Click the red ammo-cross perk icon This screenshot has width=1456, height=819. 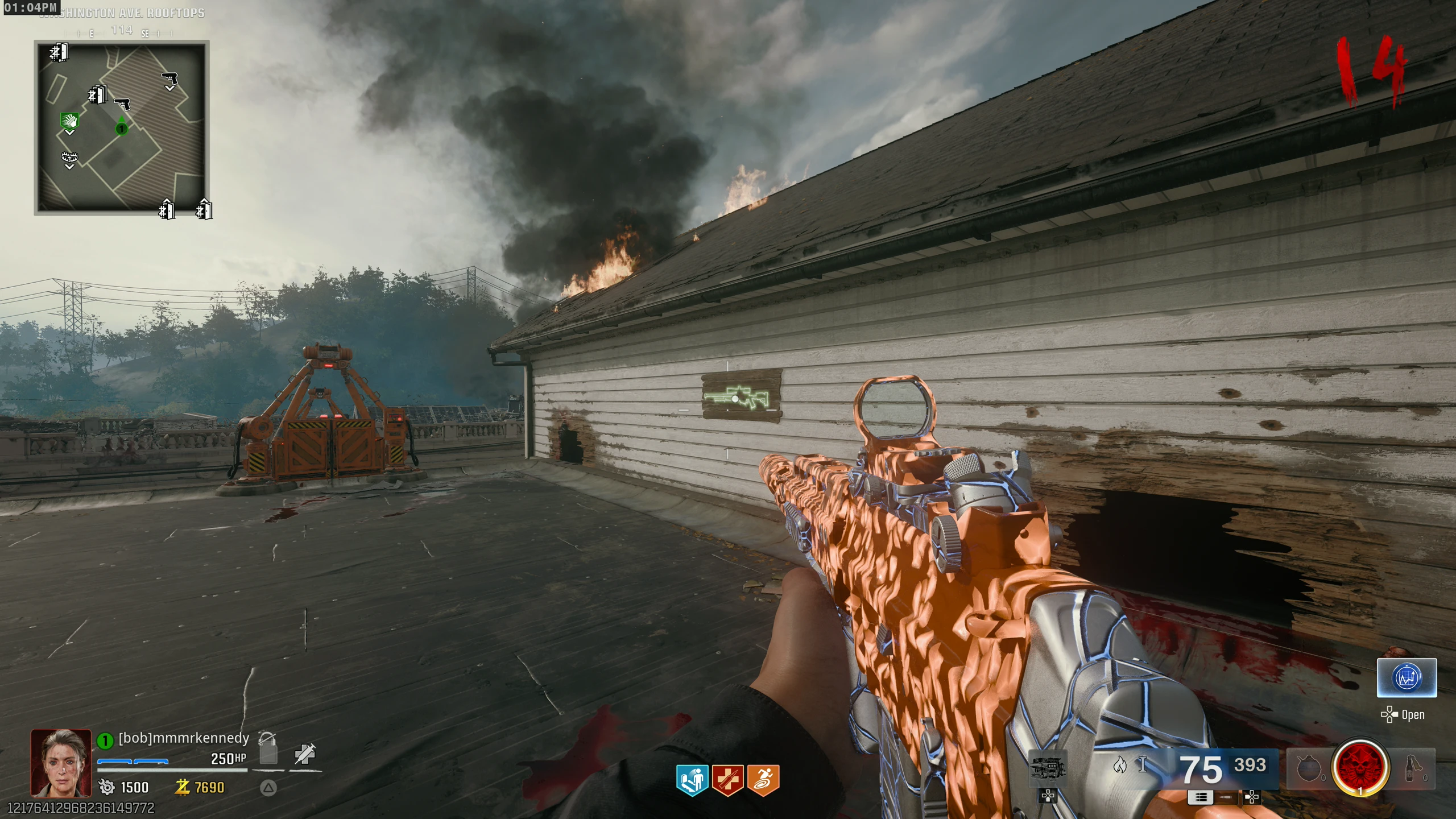point(727,779)
